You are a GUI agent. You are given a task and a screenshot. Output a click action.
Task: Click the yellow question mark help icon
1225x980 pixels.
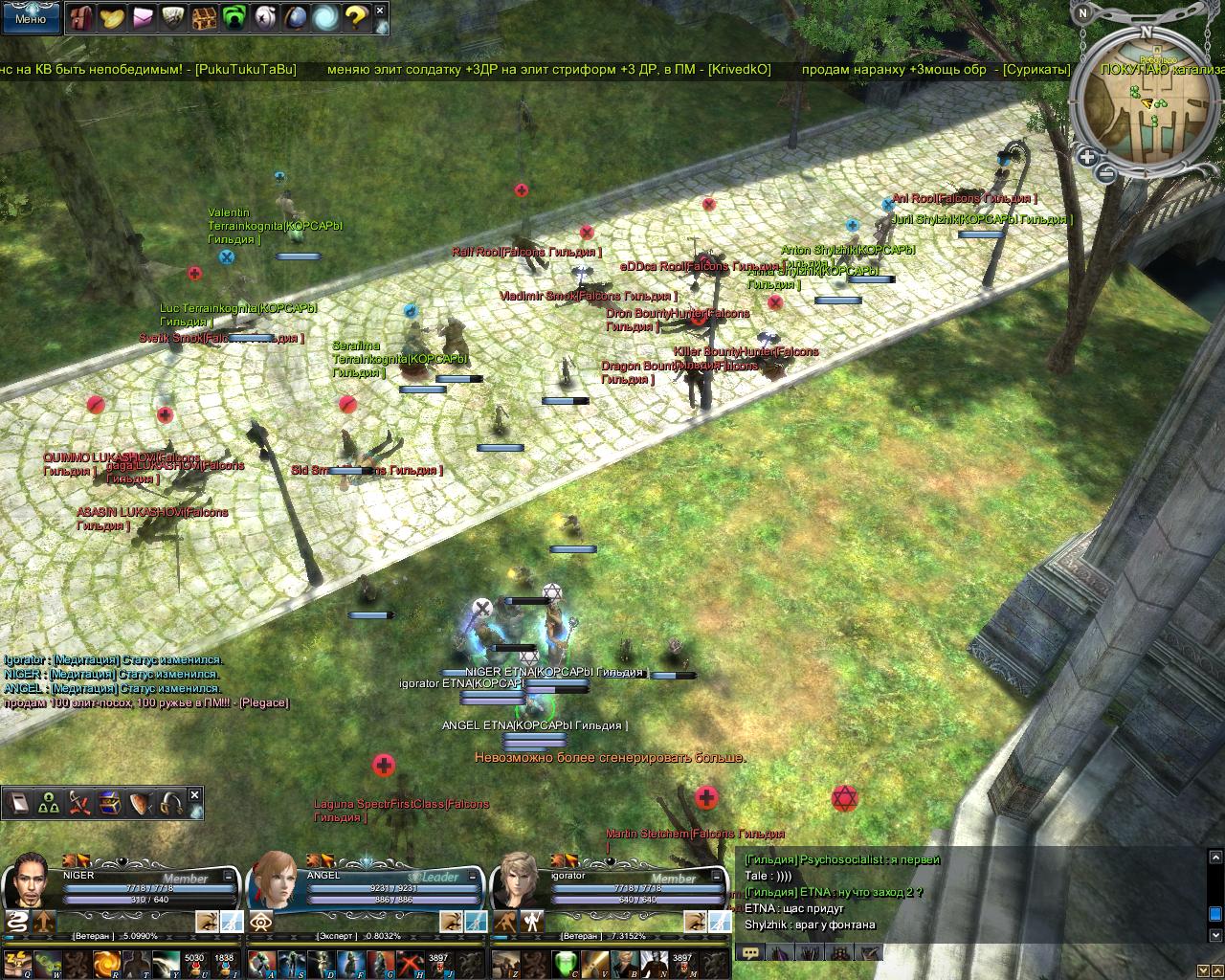coord(356,17)
